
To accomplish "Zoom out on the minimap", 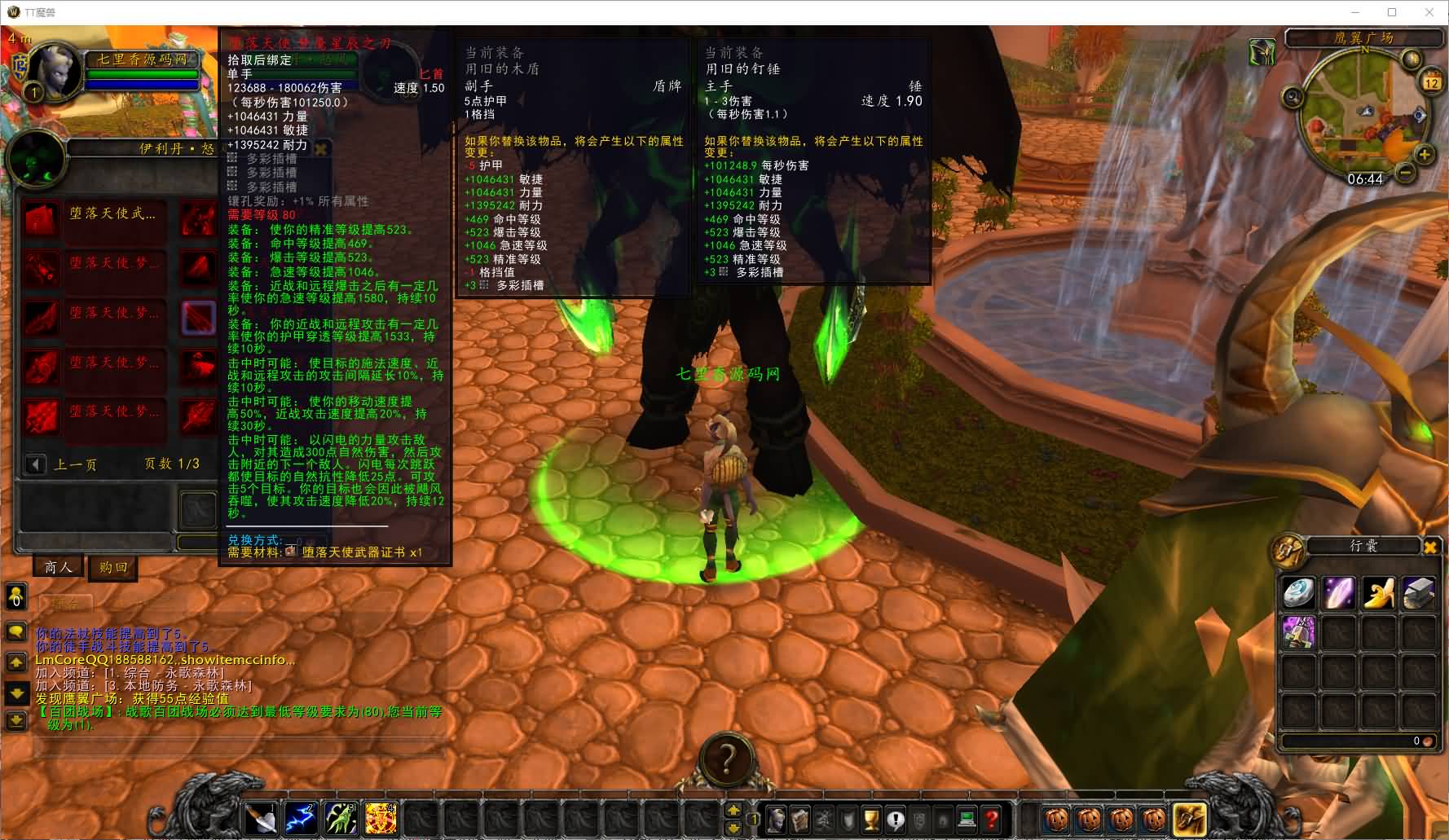I will [1405, 173].
